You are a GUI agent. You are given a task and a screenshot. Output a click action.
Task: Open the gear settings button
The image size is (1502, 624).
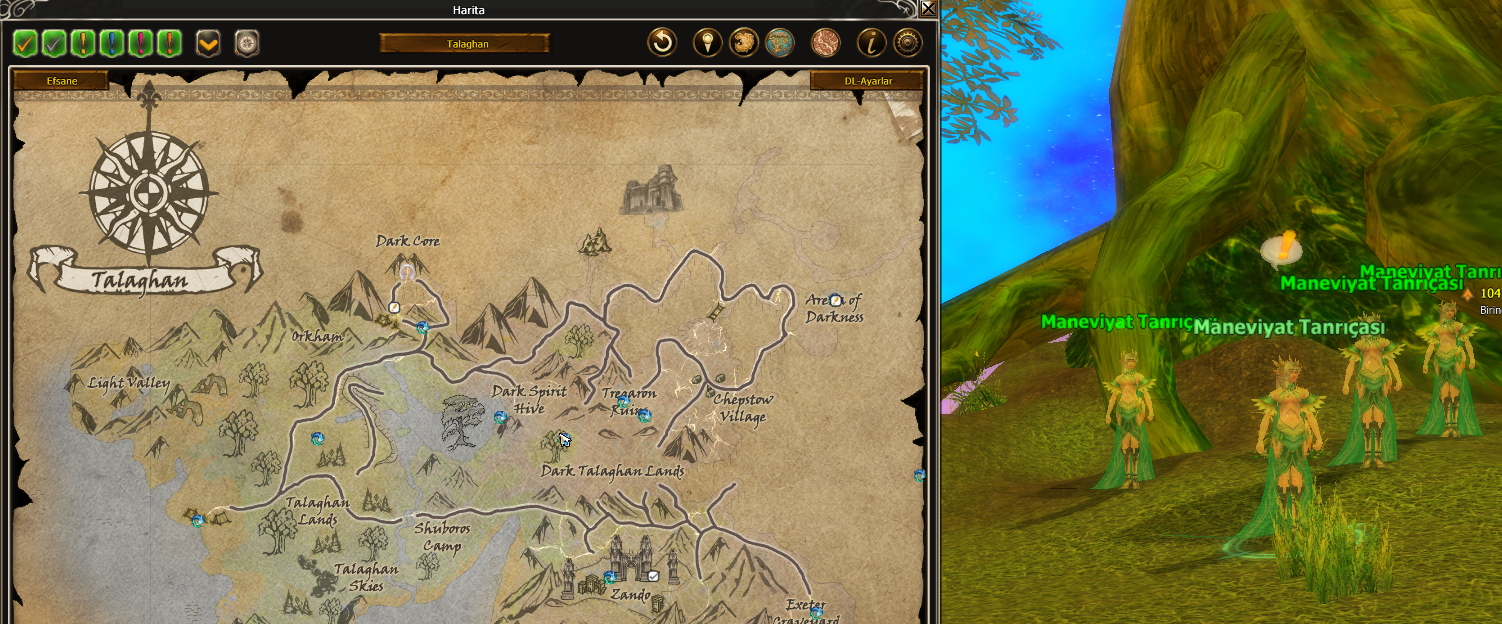tap(907, 42)
